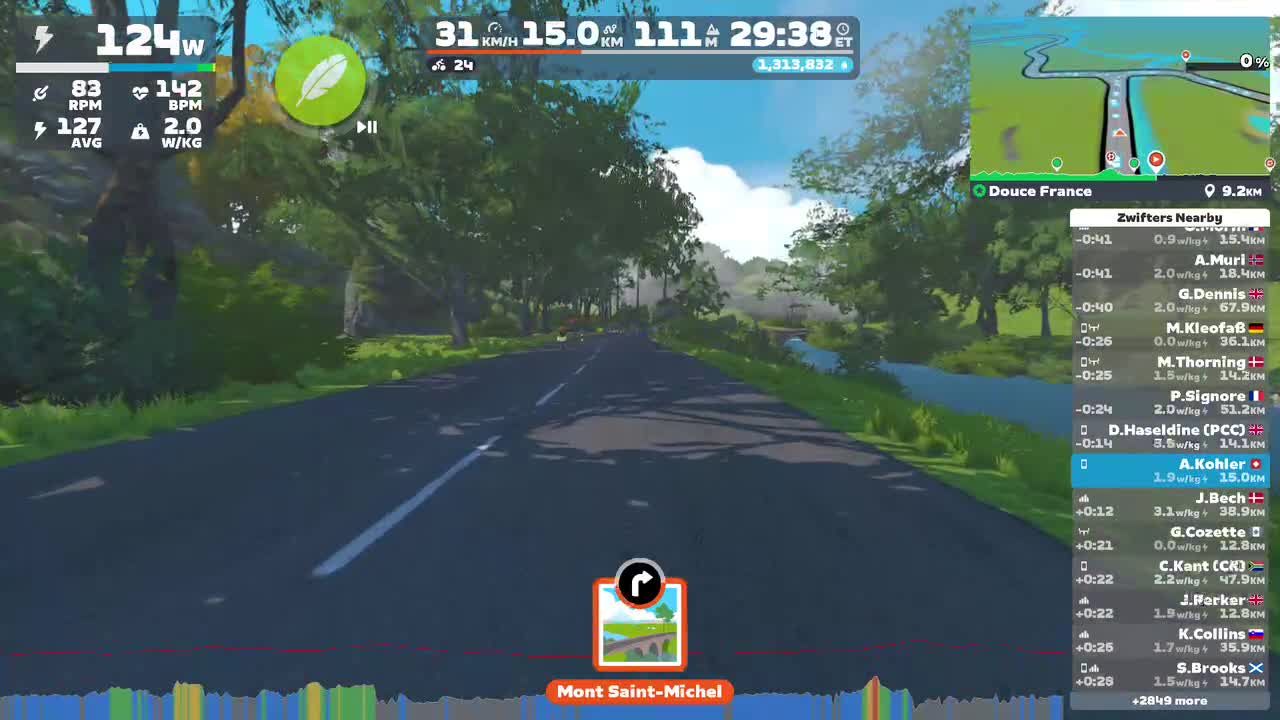Click the pause playback icon beside the PowerUp
This screenshot has width=1280, height=720.
point(367,127)
